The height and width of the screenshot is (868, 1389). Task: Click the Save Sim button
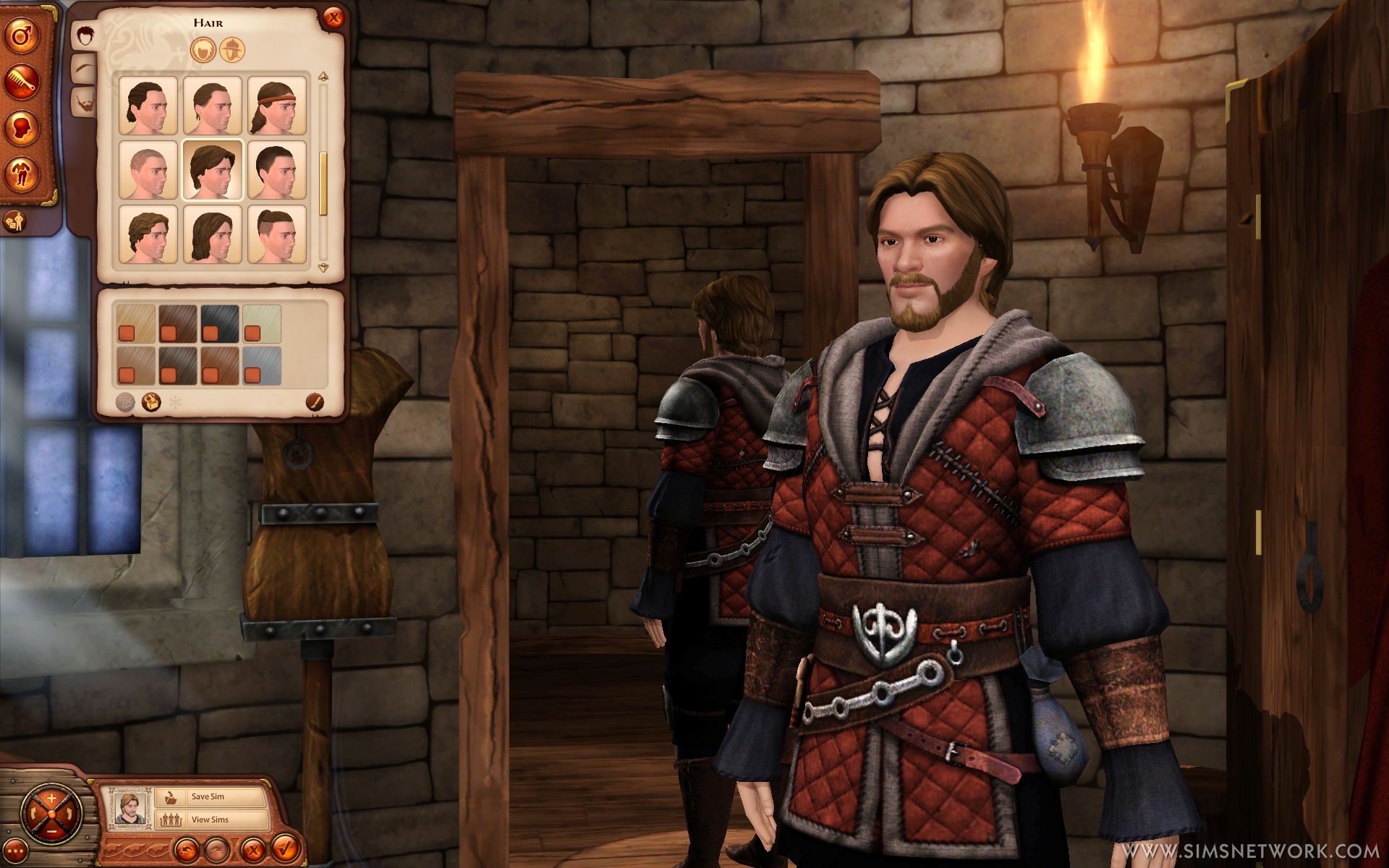210,796
